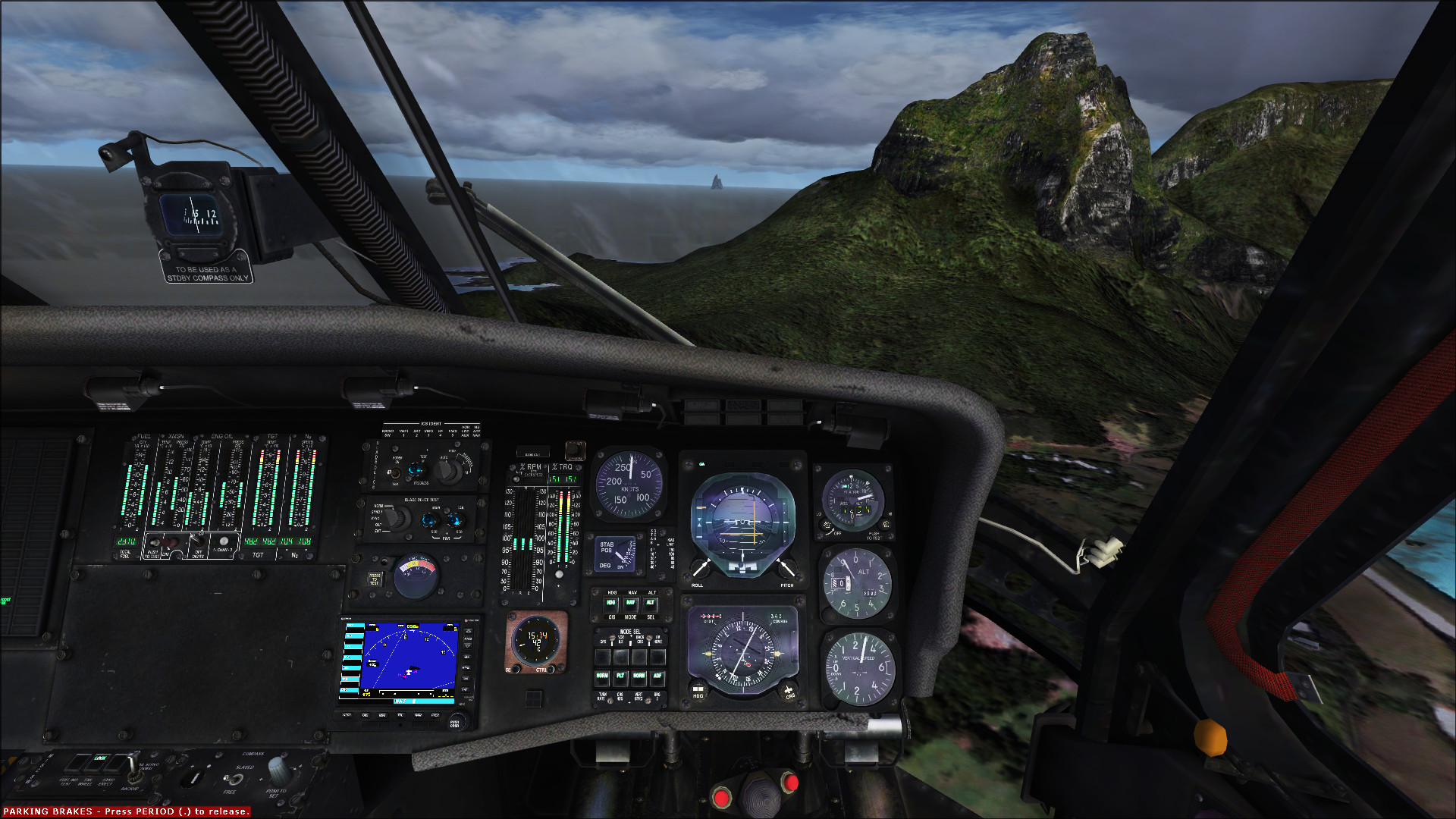
Task: Turn the compass PUSH TO SET knob
Action: pyautogui.click(x=278, y=772)
